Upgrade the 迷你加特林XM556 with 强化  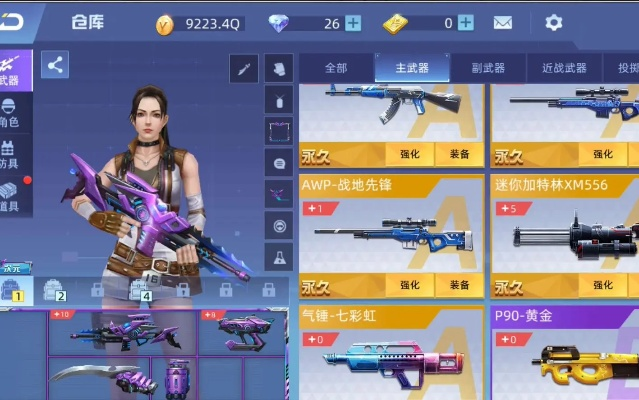coord(602,285)
